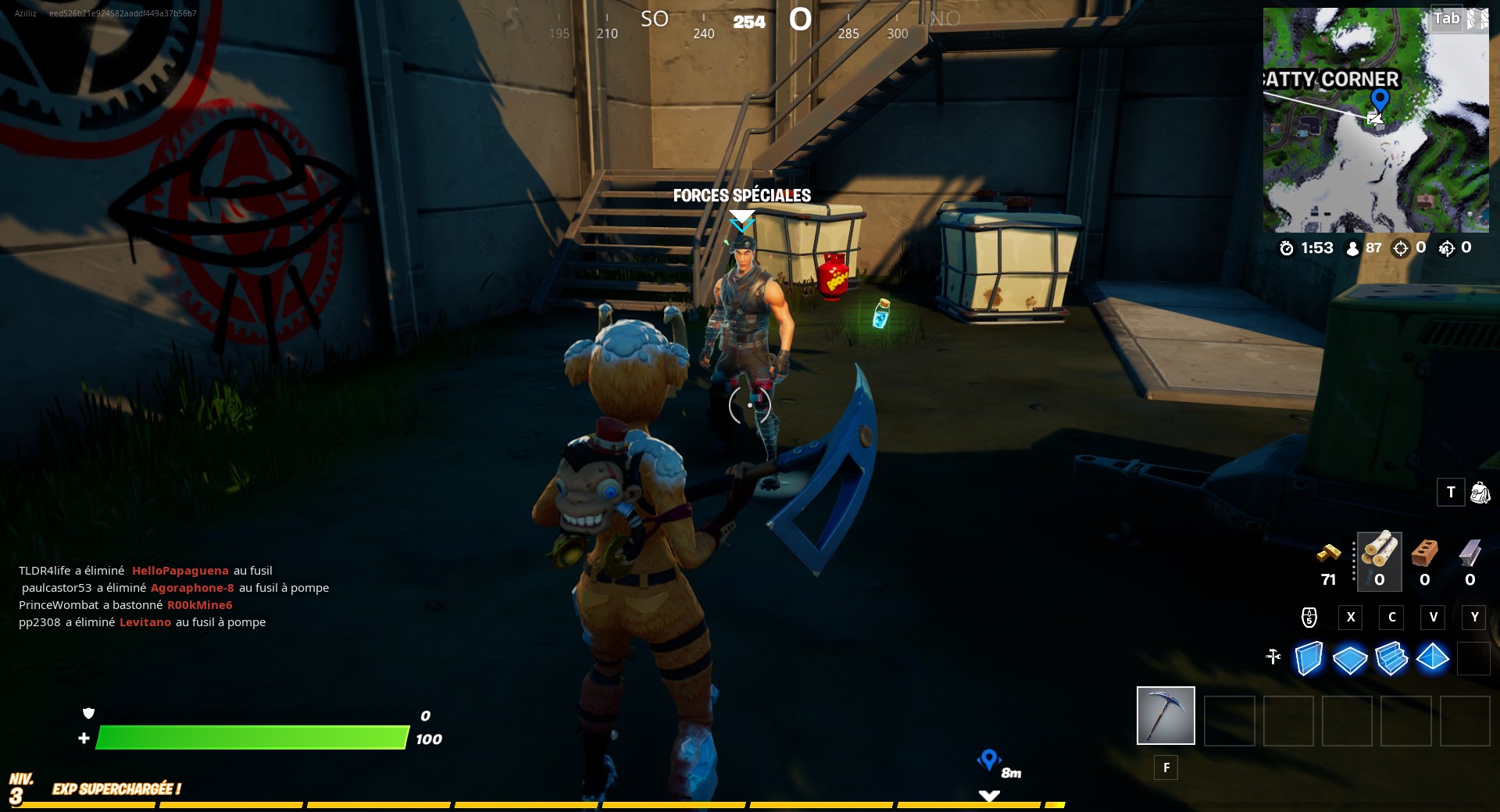This screenshot has width=1500, height=812.
Task: Click the gold bars currency icon
Action: point(1330,556)
